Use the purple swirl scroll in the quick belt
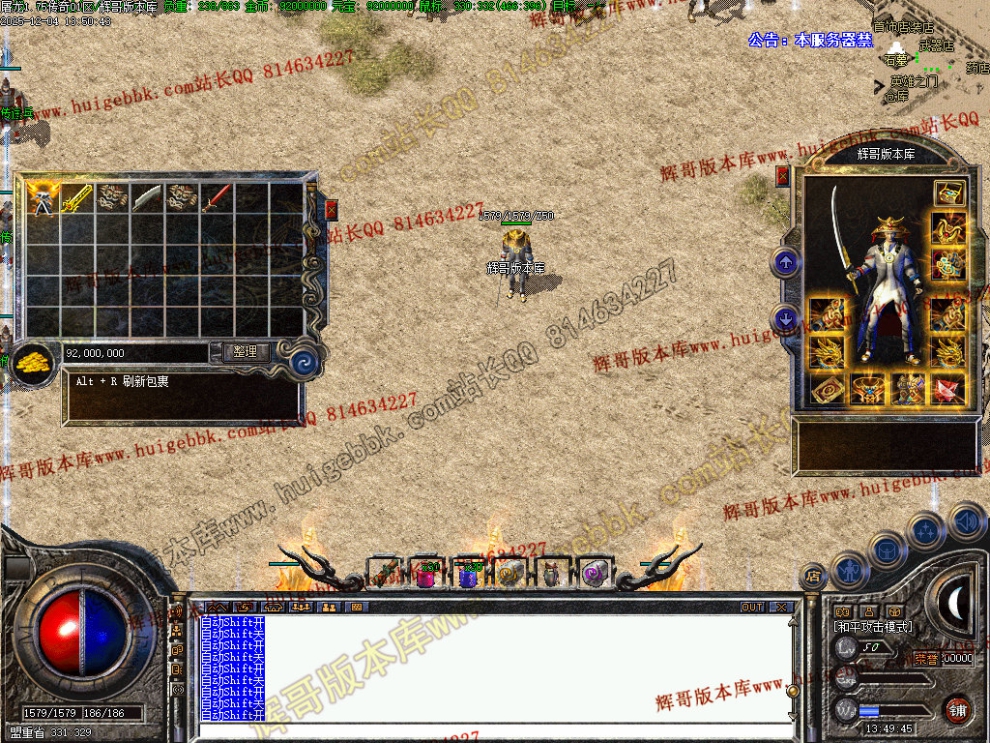 594,574
